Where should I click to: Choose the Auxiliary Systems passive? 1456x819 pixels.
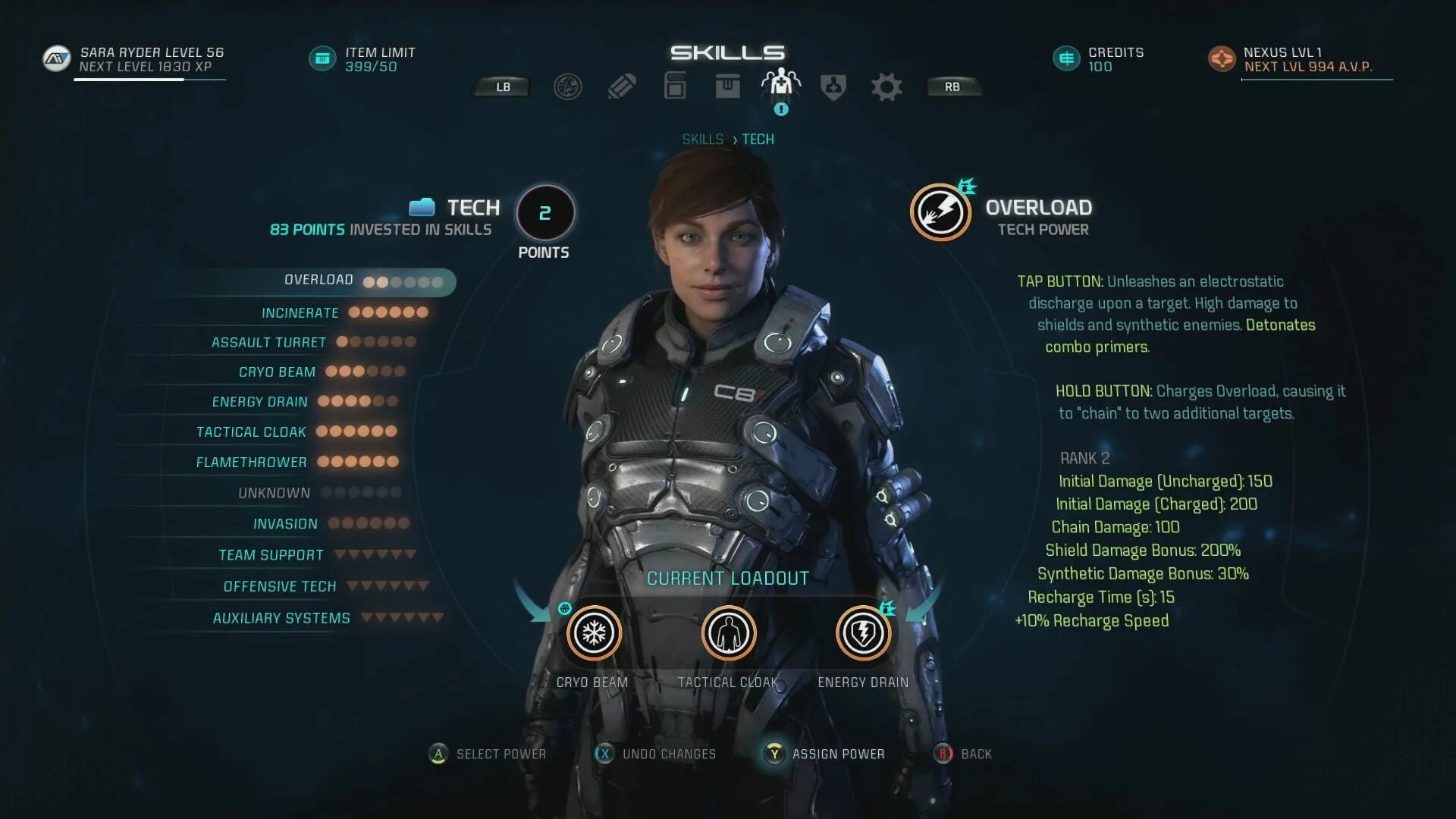click(281, 619)
